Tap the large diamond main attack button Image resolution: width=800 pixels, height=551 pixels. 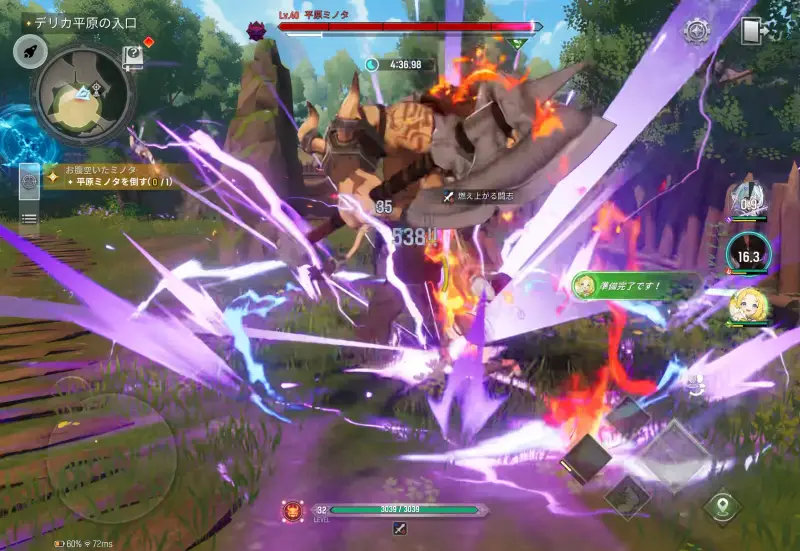(x=674, y=455)
